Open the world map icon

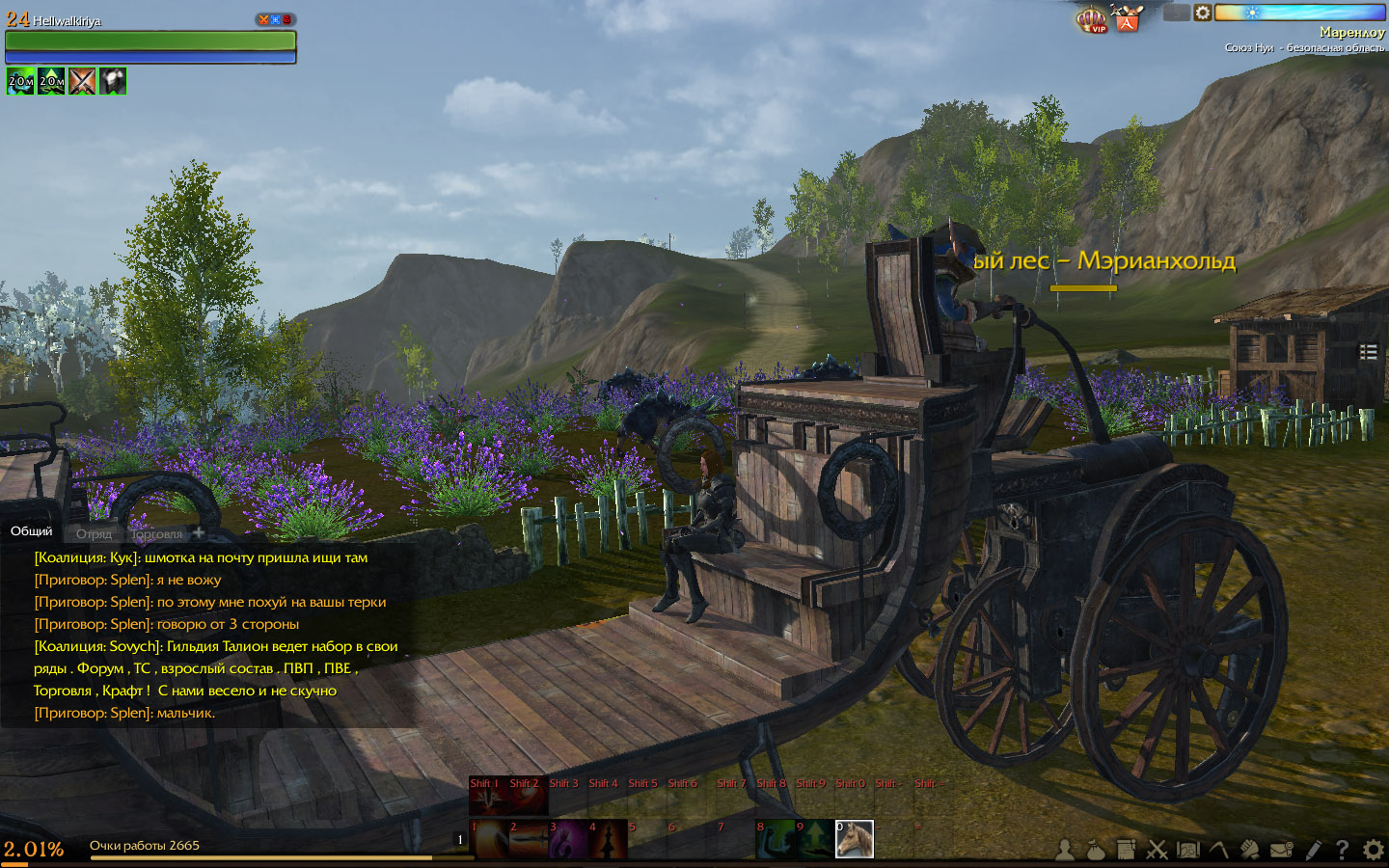[1187, 850]
